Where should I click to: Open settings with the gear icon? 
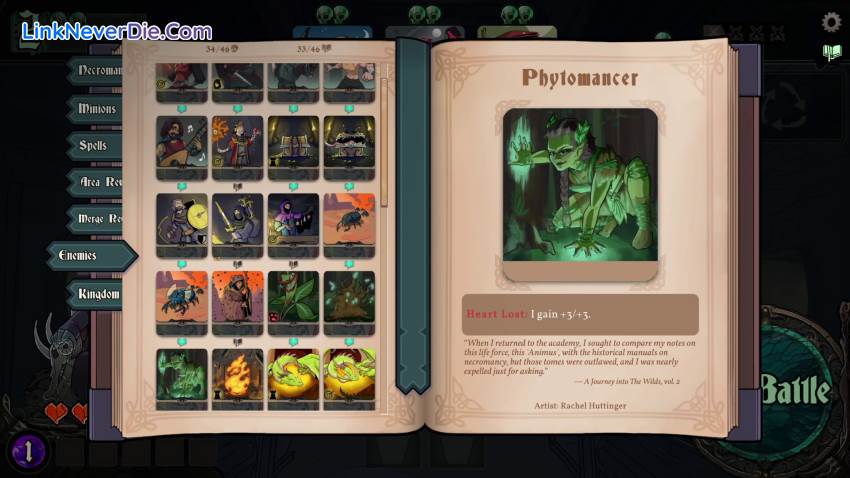click(x=831, y=22)
